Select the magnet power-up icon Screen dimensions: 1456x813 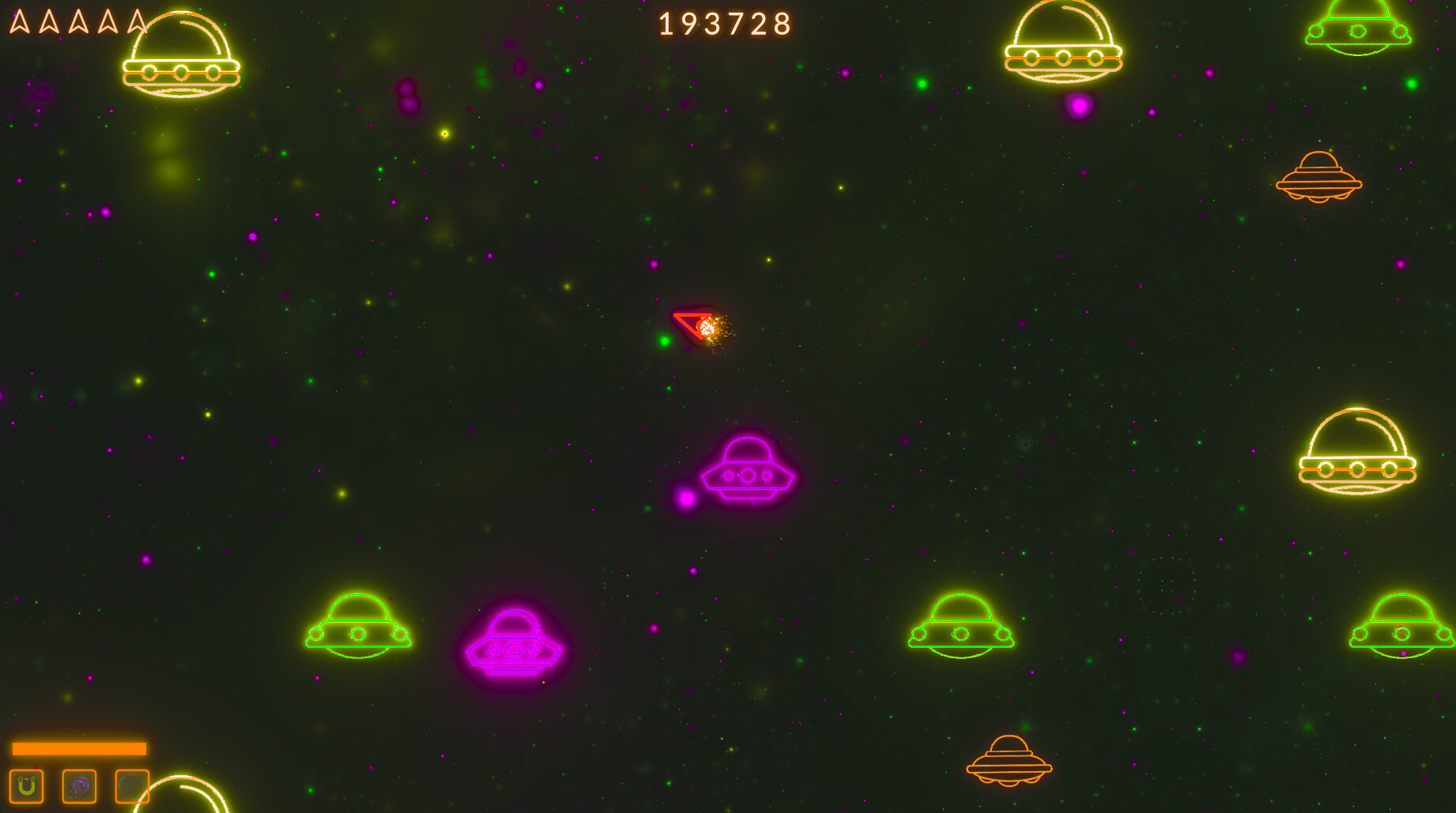pyautogui.click(x=25, y=786)
